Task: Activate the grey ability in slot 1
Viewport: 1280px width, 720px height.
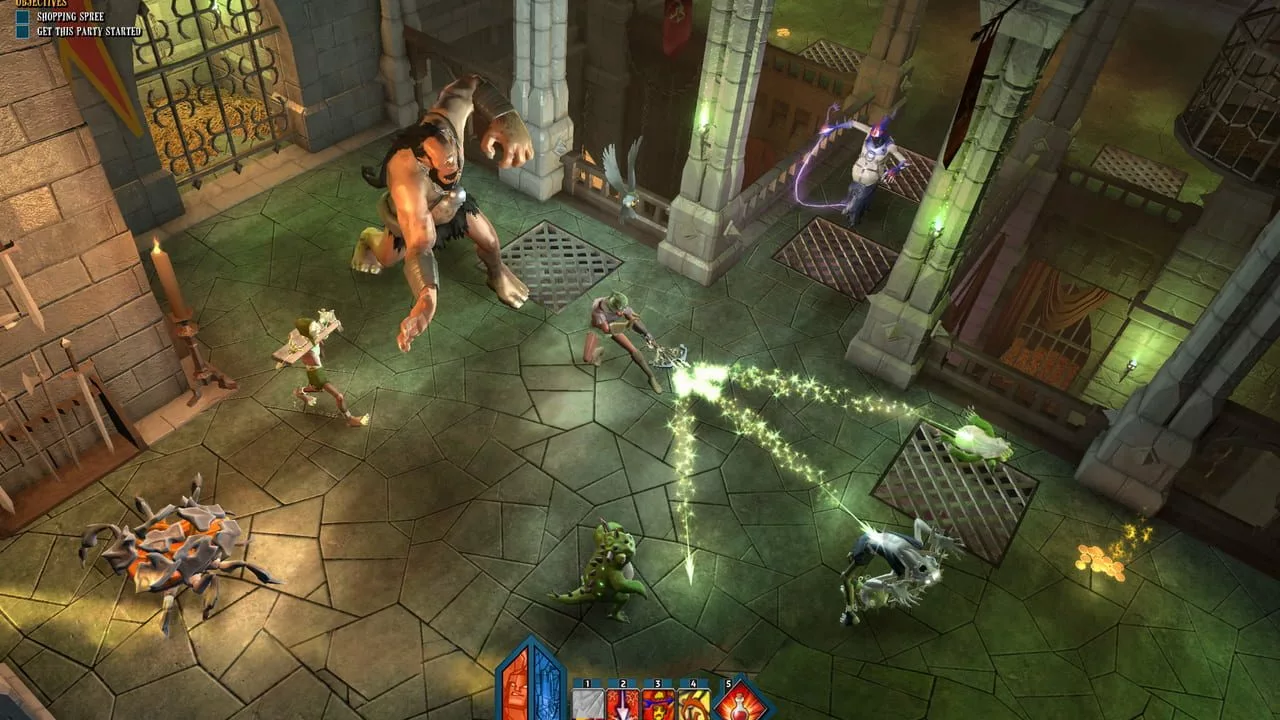Action: tap(587, 704)
